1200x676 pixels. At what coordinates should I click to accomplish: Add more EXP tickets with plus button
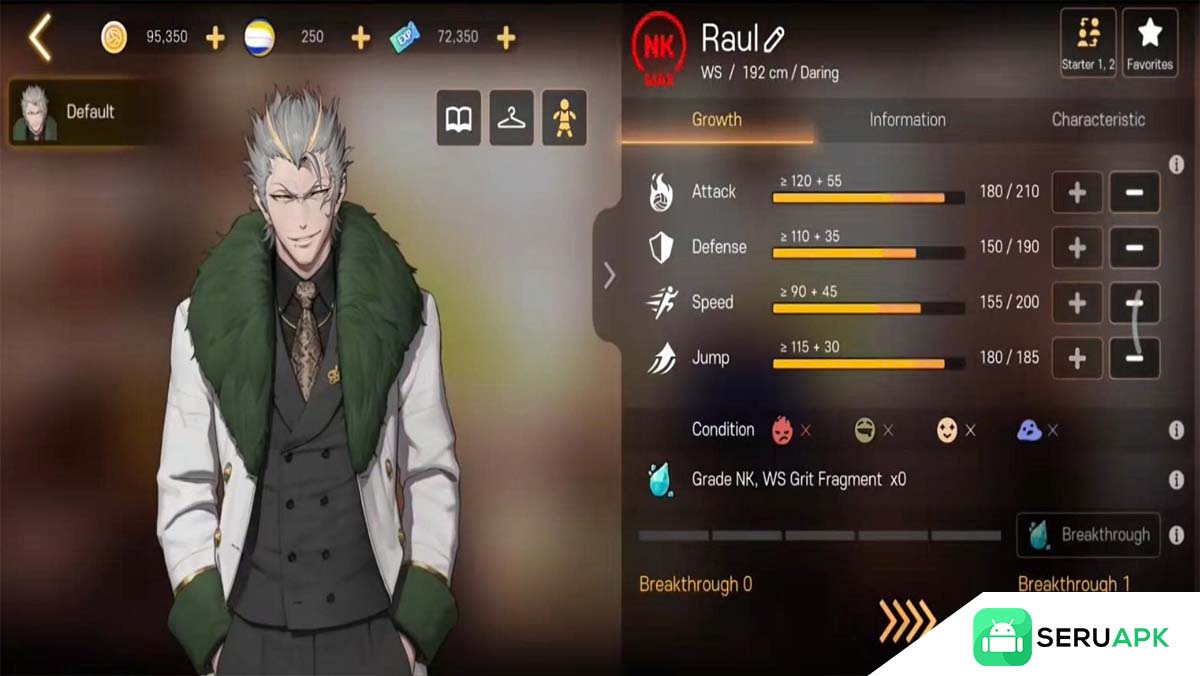pos(506,38)
